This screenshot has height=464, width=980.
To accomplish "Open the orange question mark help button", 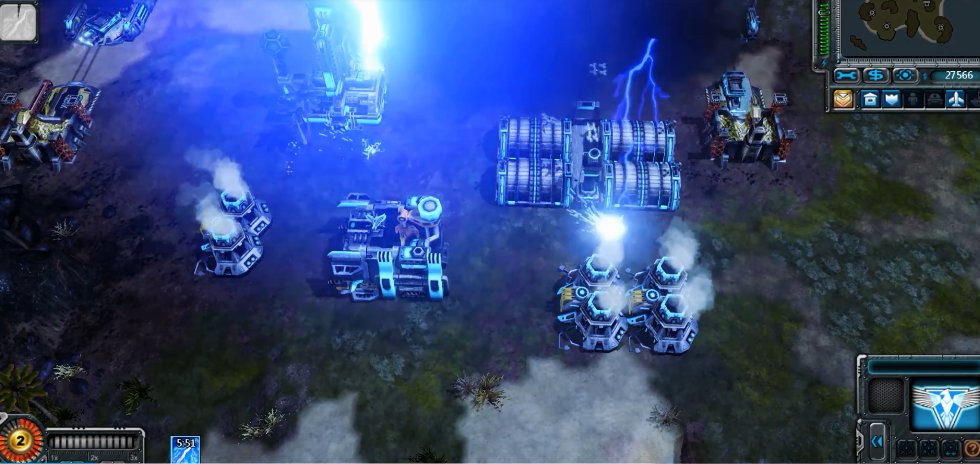I will [972, 448].
